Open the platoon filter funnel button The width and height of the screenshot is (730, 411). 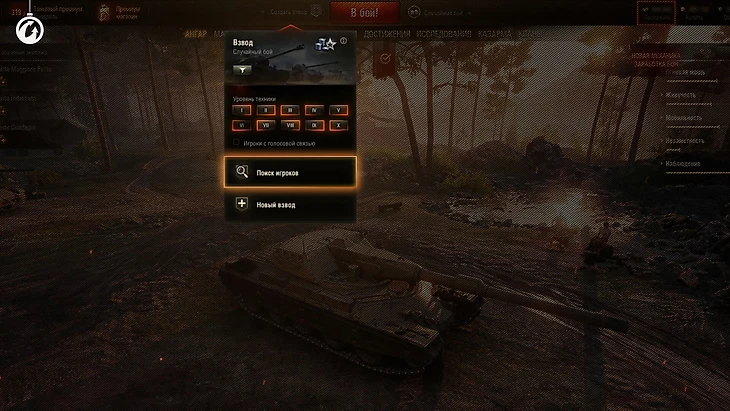point(244,70)
